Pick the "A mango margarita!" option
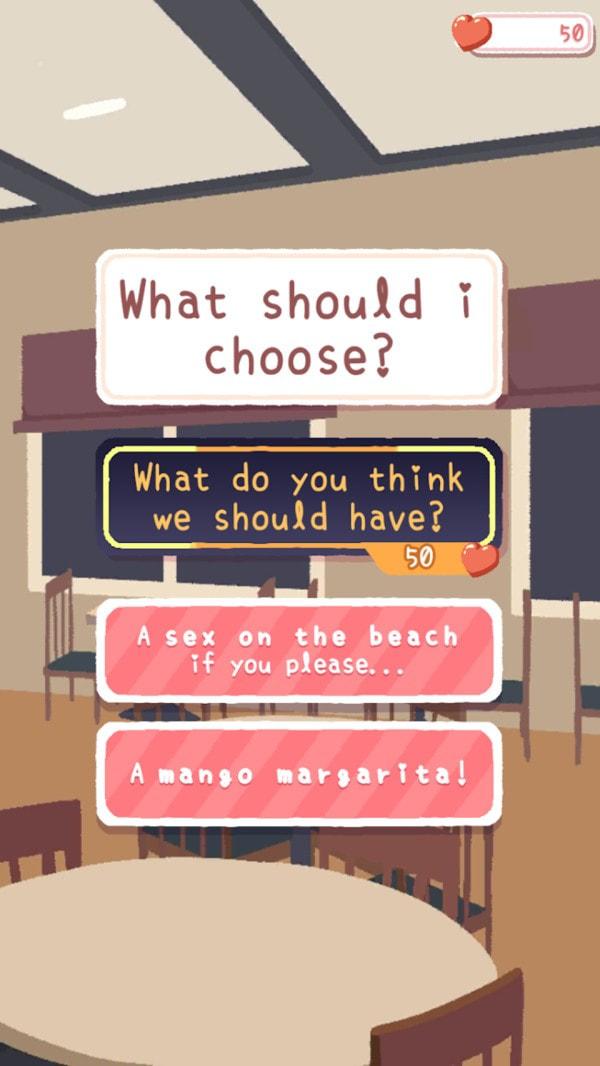This screenshot has height=1066, width=600. tap(299, 775)
